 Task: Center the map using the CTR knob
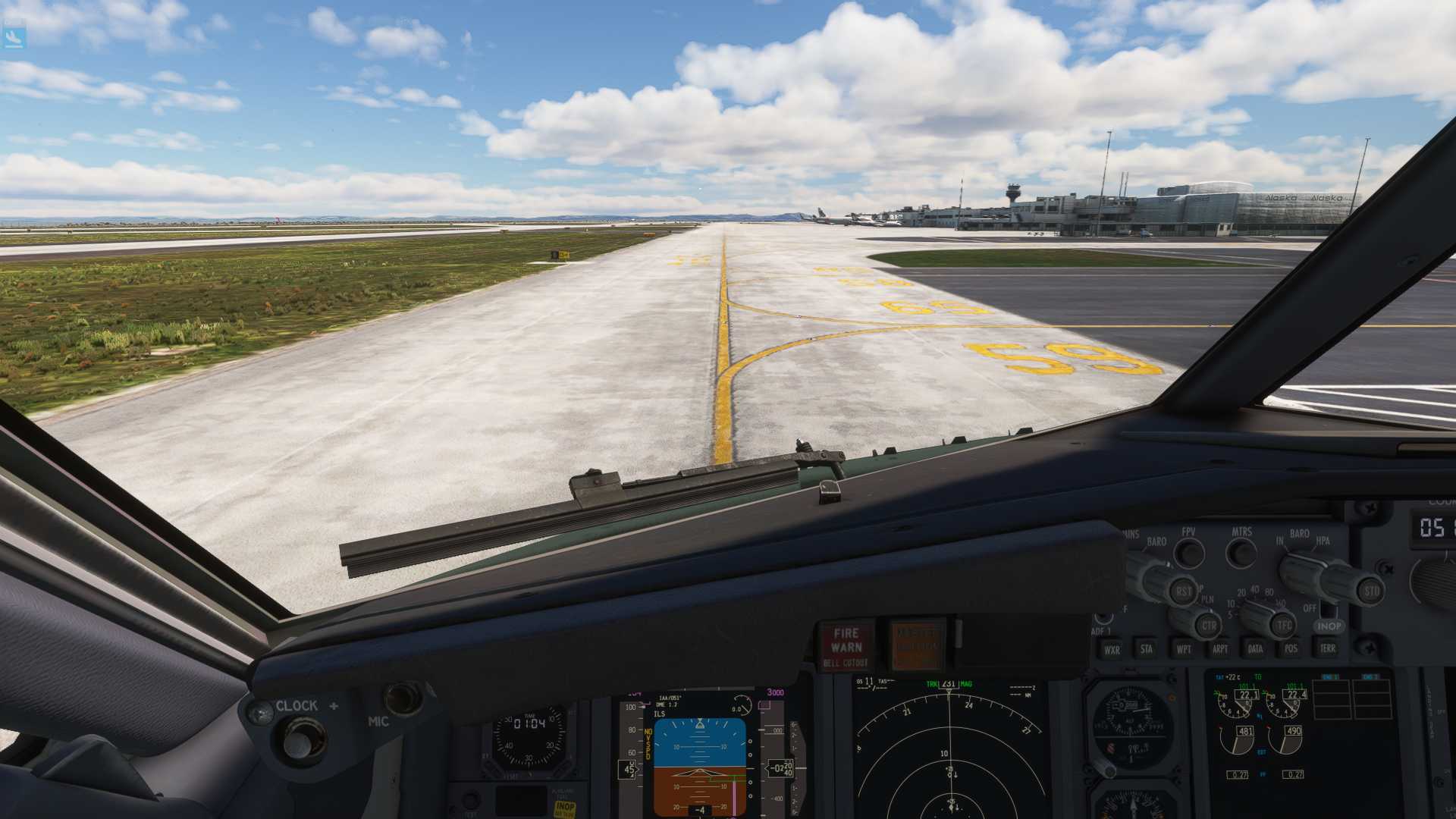coord(1209,626)
